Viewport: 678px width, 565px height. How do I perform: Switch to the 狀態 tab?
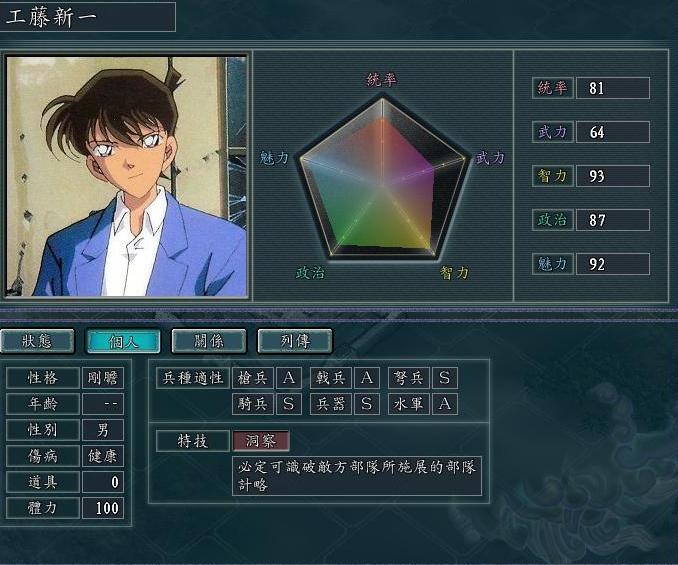(x=38, y=341)
